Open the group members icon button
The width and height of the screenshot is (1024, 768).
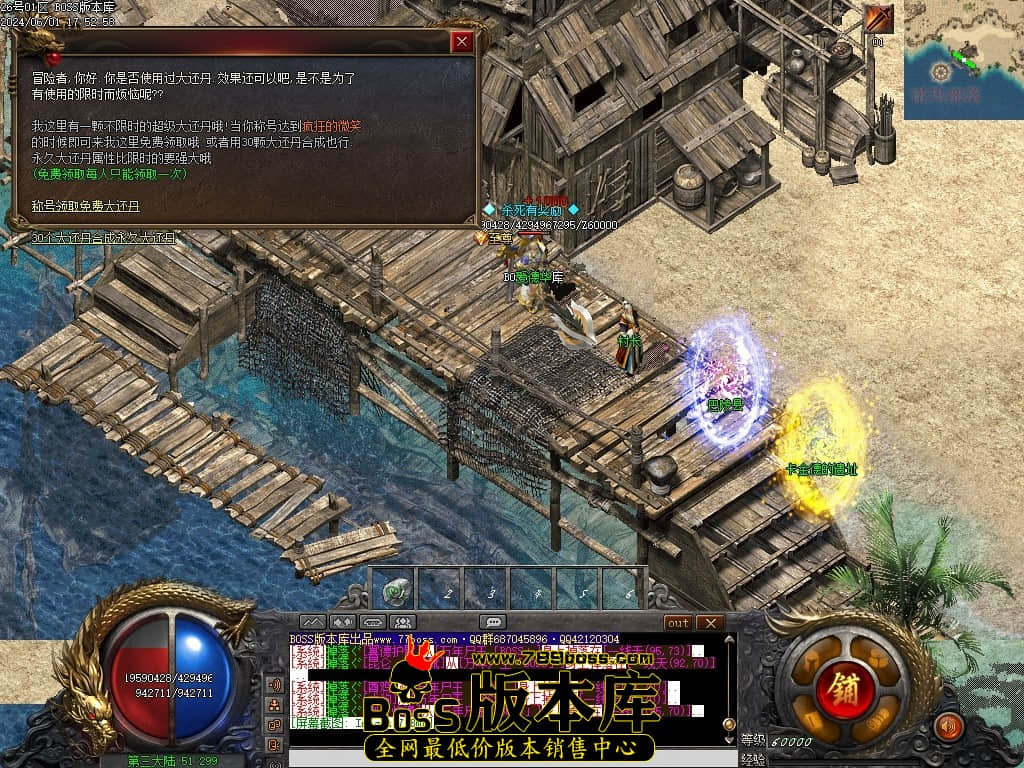403,622
